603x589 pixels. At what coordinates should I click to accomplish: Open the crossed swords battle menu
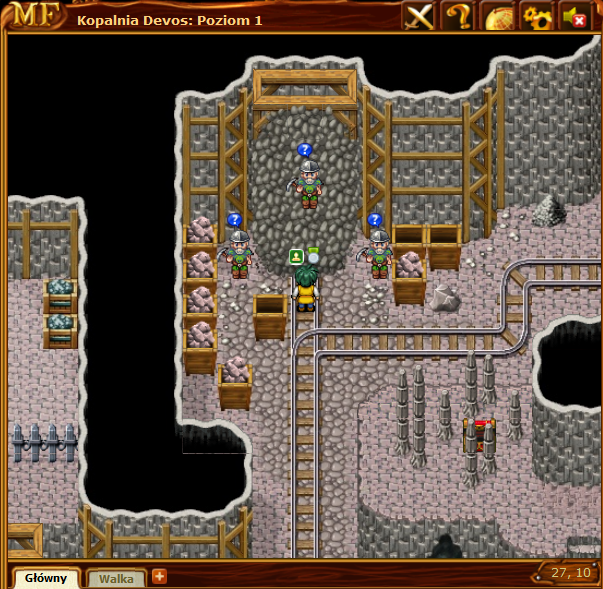[420, 16]
